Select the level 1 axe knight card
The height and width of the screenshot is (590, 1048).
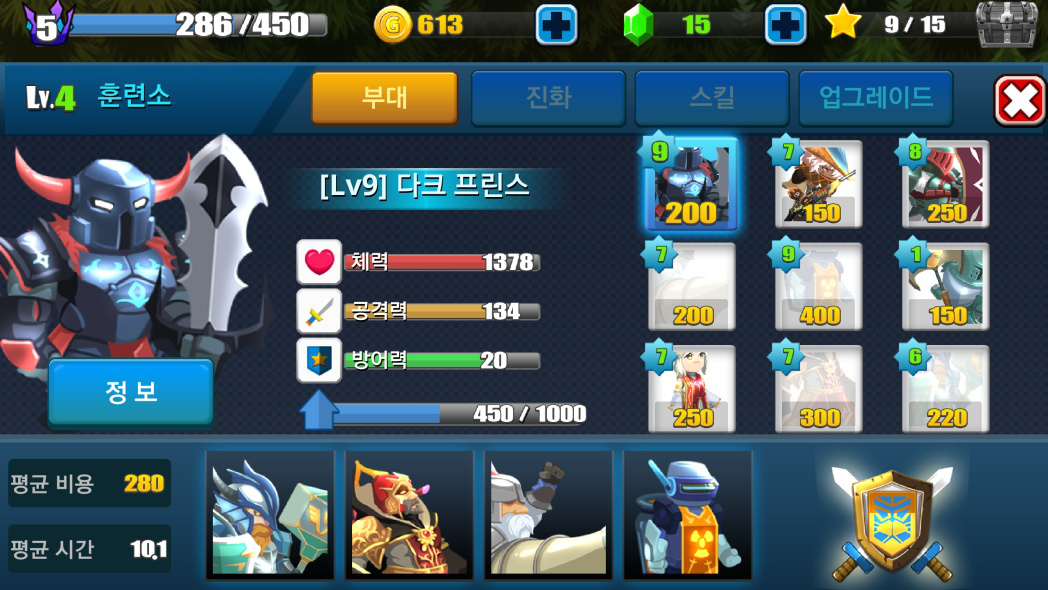(946, 286)
